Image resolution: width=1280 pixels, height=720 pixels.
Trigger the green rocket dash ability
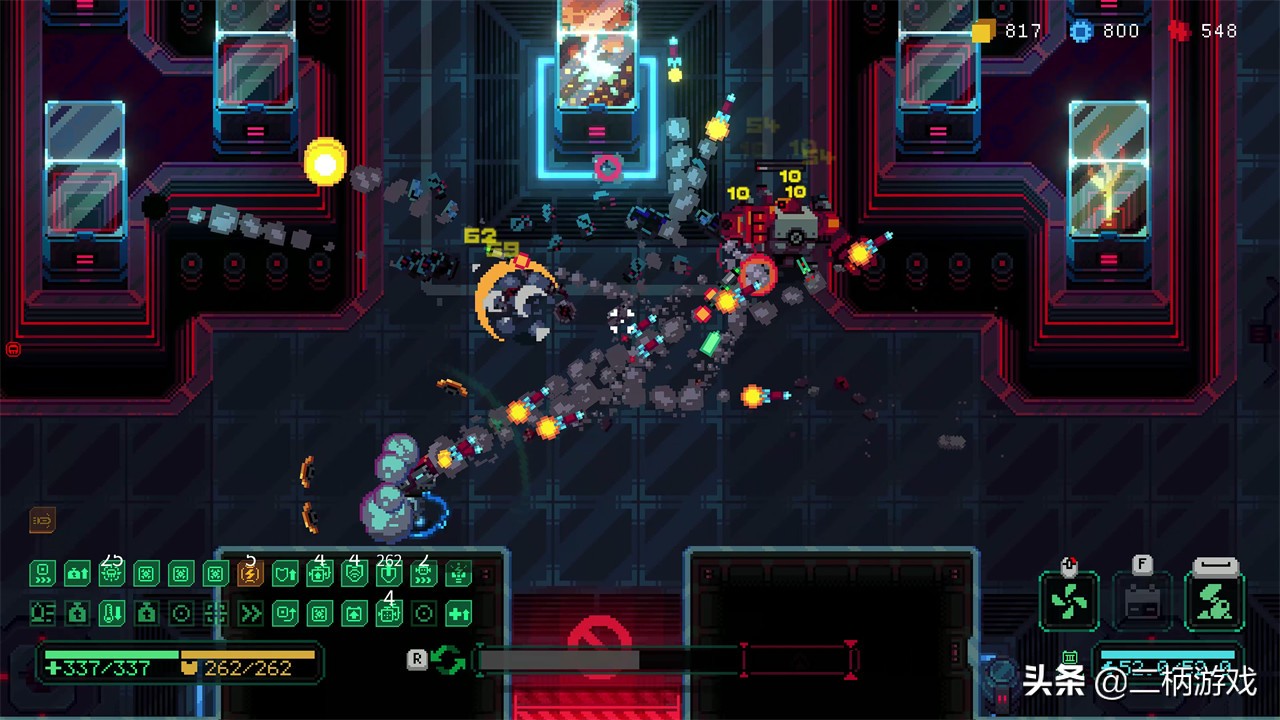tap(1215, 601)
